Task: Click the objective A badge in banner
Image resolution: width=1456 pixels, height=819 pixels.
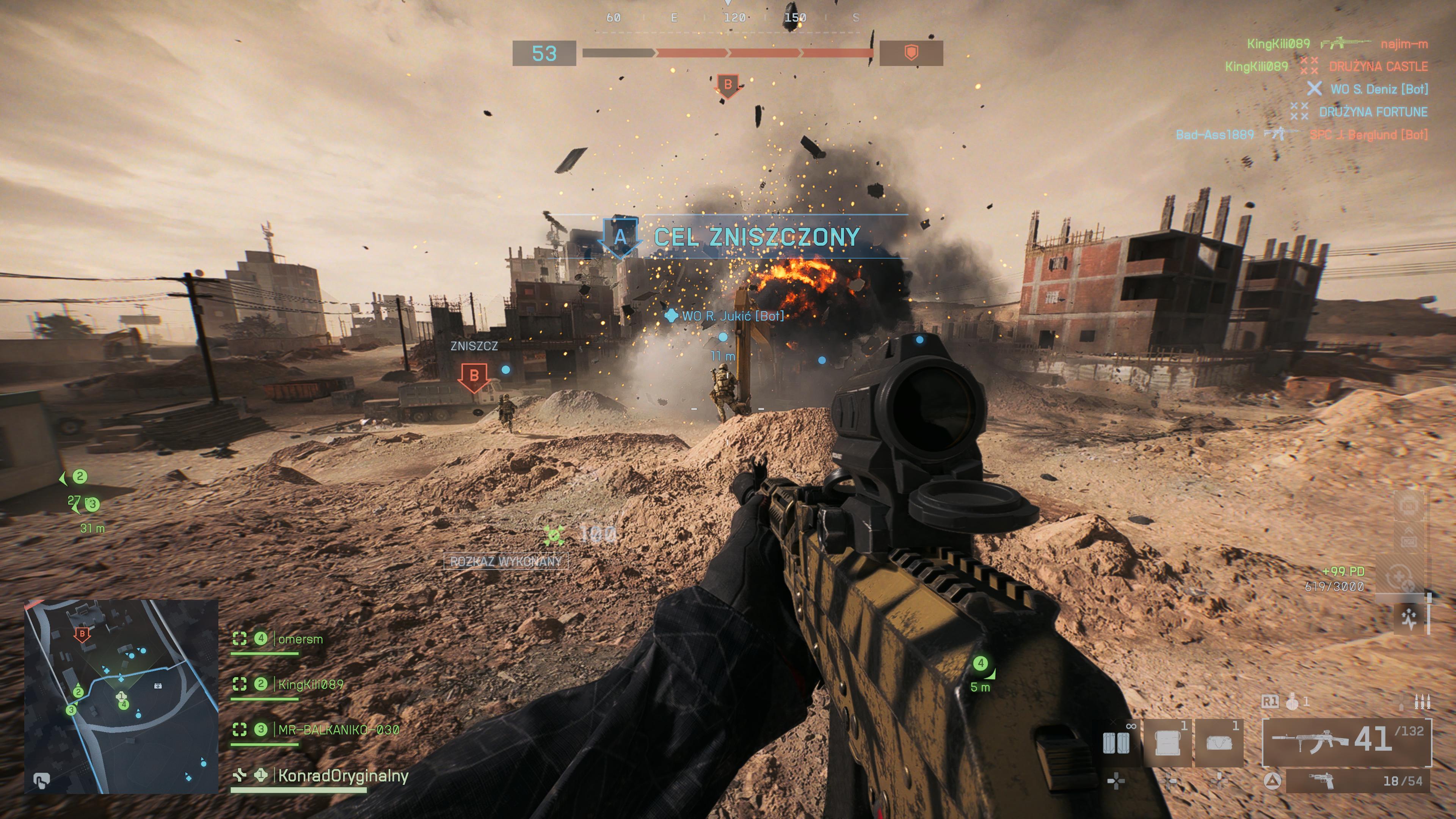Action: tap(620, 237)
